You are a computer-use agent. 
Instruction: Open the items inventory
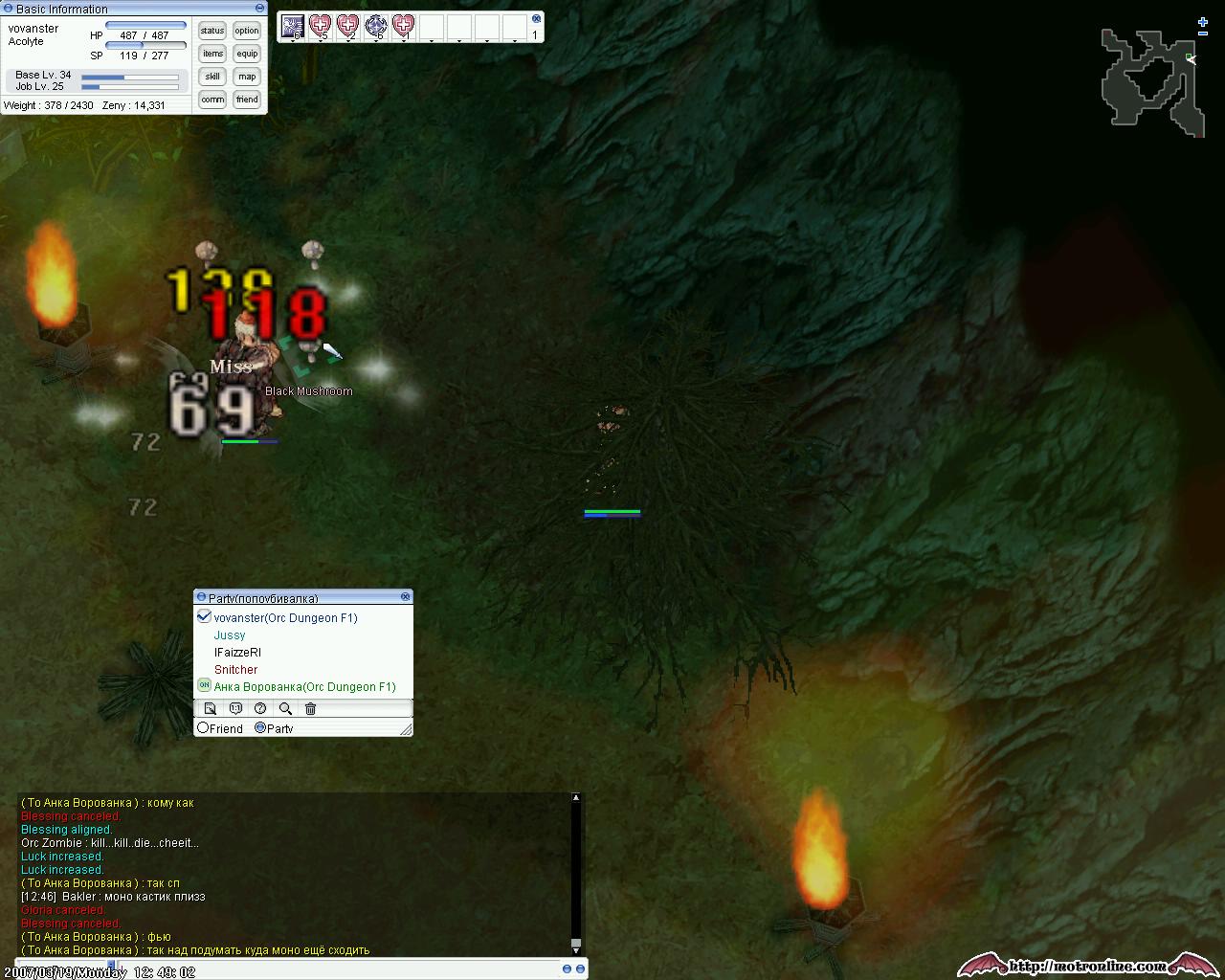point(212,54)
